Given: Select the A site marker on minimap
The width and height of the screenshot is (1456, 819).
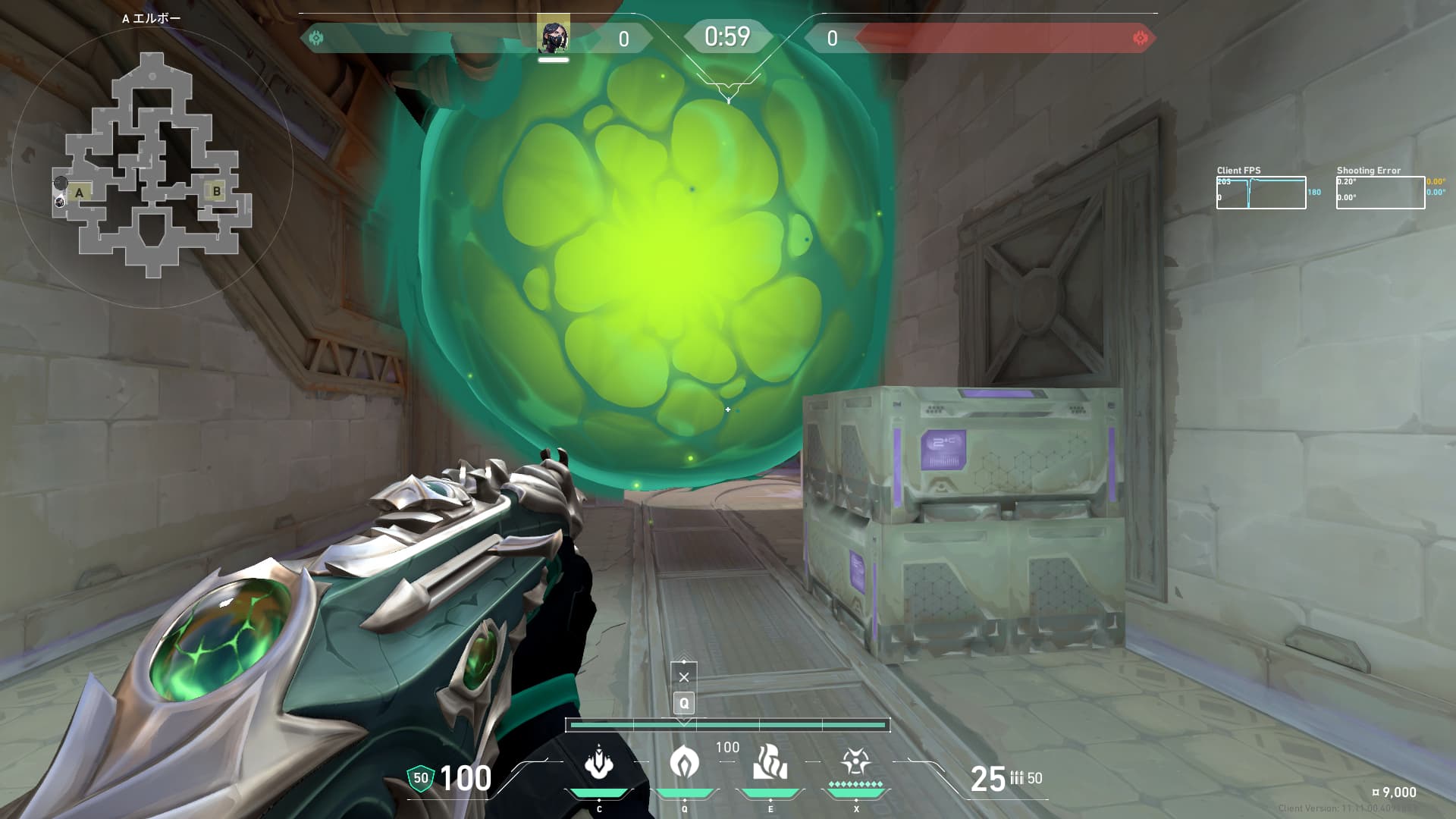Looking at the screenshot, I should point(79,193).
